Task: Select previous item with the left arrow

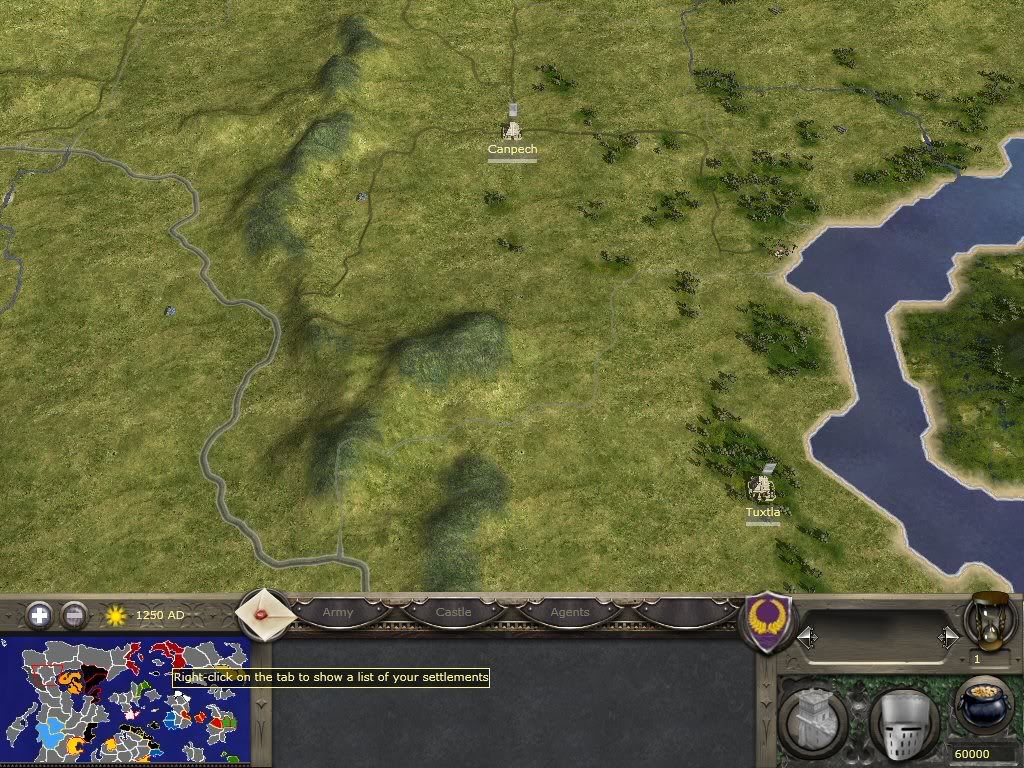Action: pyautogui.click(x=806, y=637)
